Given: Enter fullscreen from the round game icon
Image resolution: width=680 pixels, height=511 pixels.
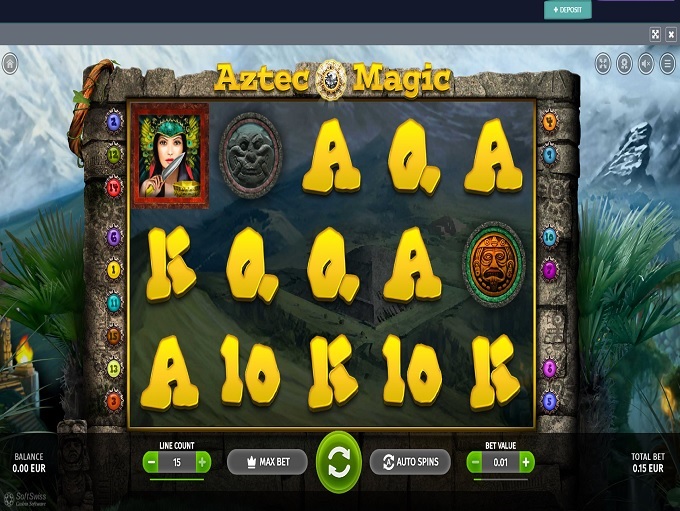Looking at the screenshot, I should pos(603,64).
